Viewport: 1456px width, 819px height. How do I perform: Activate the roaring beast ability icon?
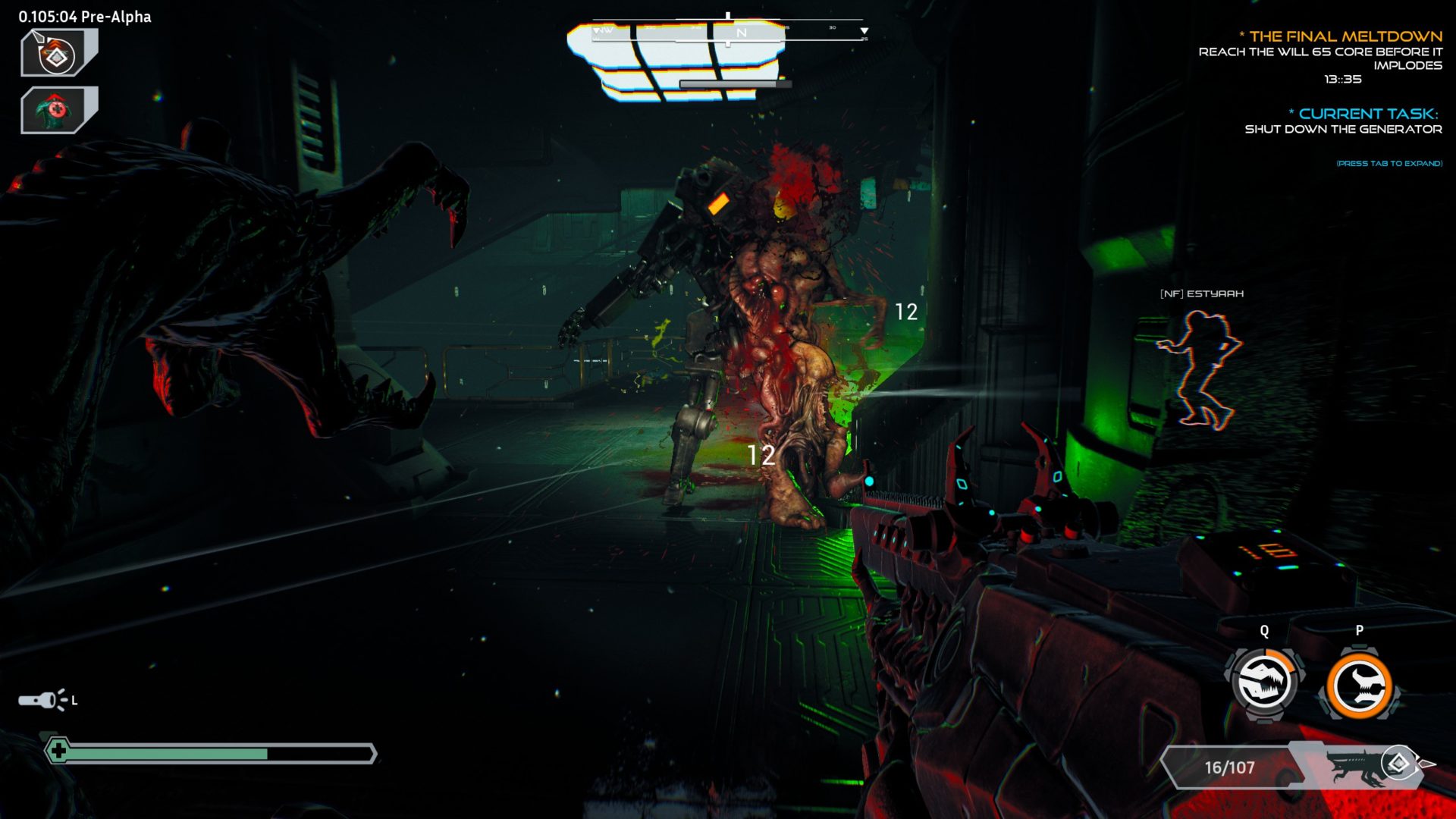tap(1264, 684)
